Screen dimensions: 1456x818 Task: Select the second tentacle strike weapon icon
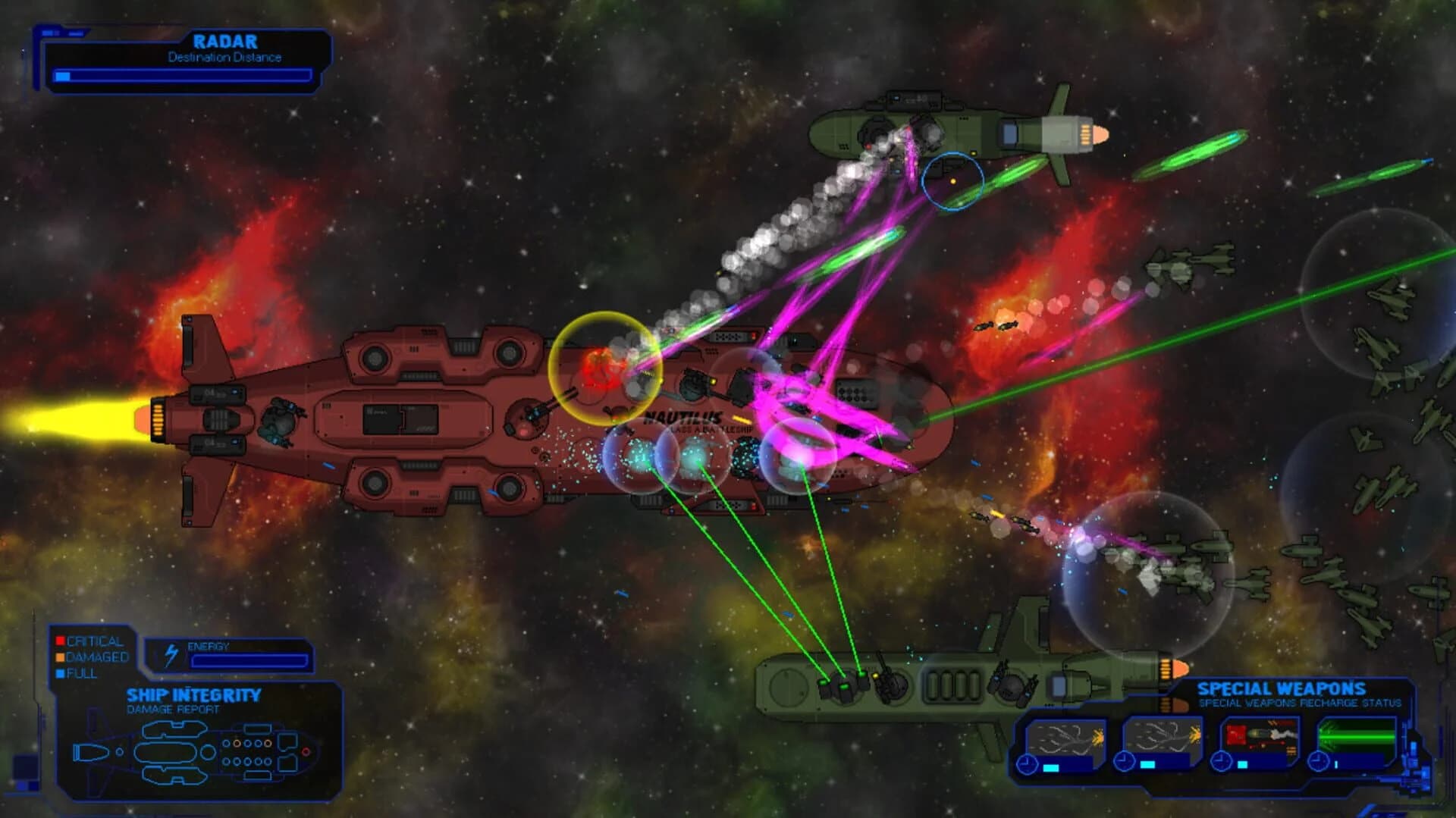pyautogui.click(x=1163, y=735)
